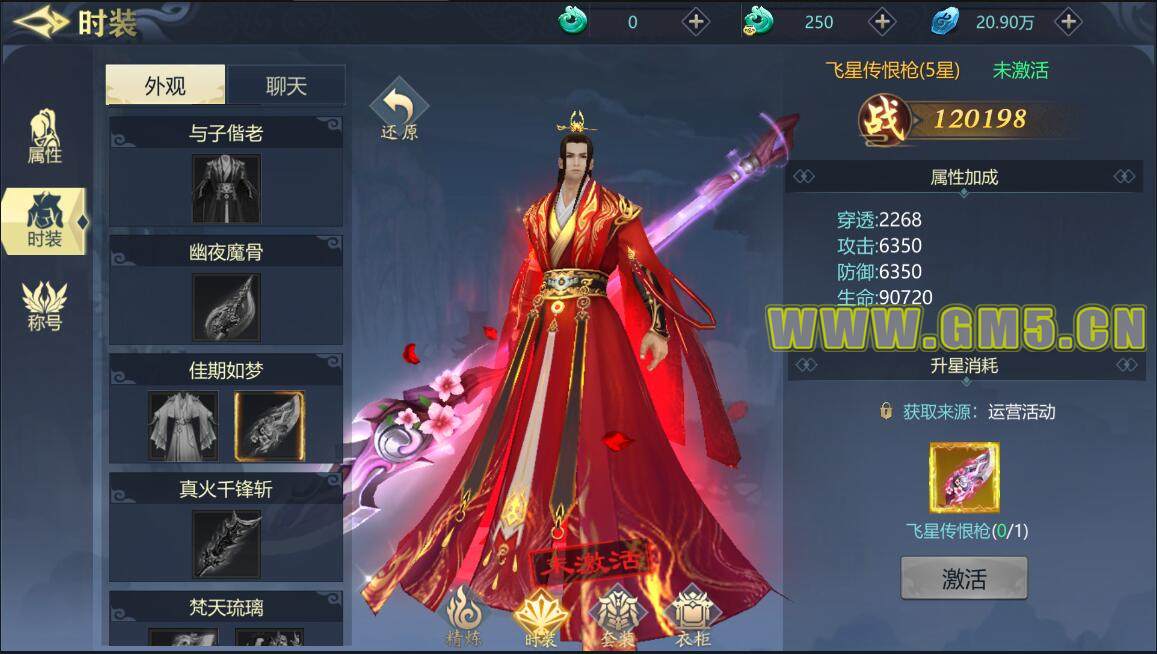Add green jade currency showing 0
Screen dimensions: 1157x654
click(x=695, y=21)
